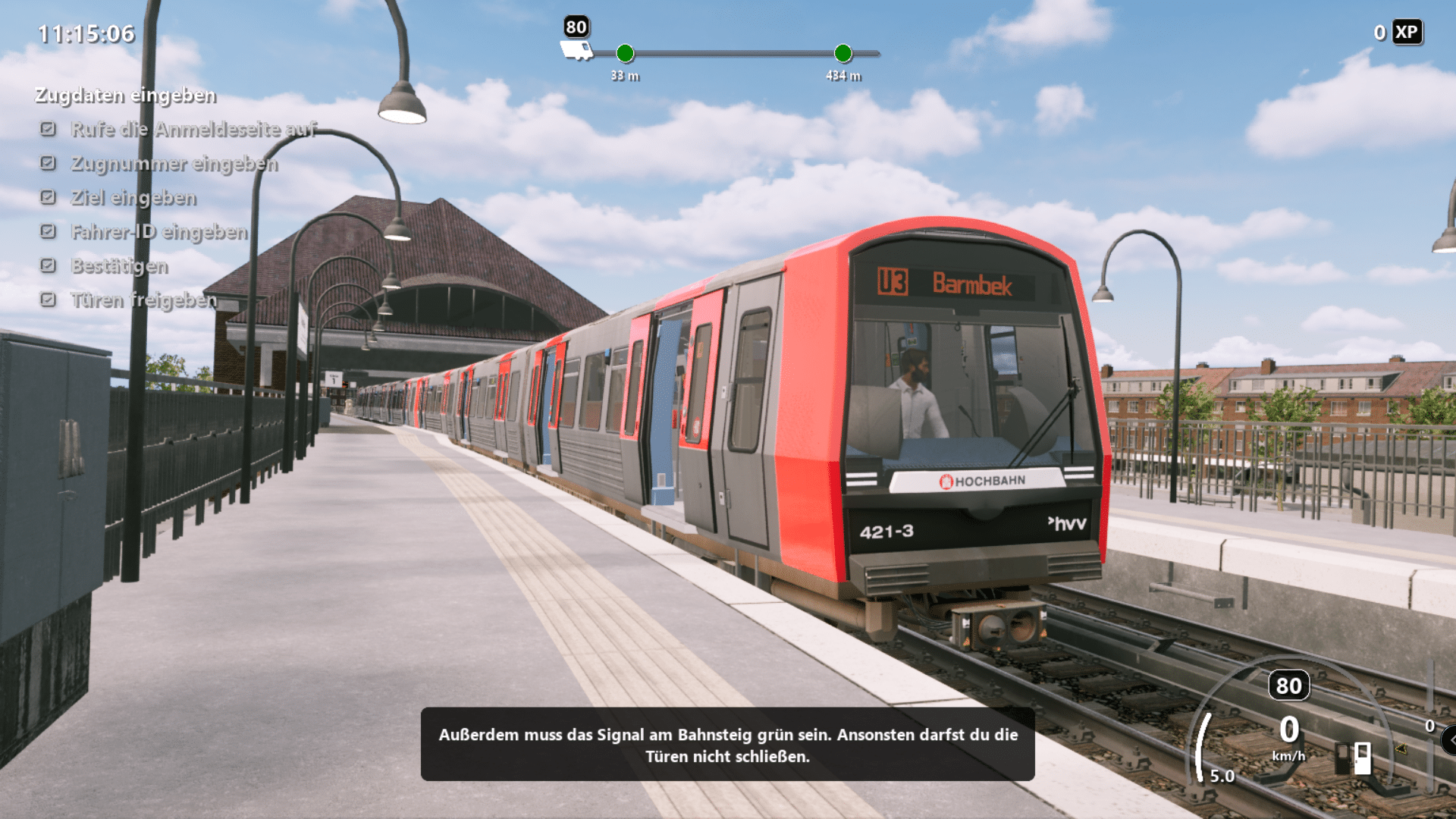Image resolution: width=1456 pixels, height=819 pixels.
Task: Select the "Rufe die Anmeldeseite auf" objective
Action: 193,130
